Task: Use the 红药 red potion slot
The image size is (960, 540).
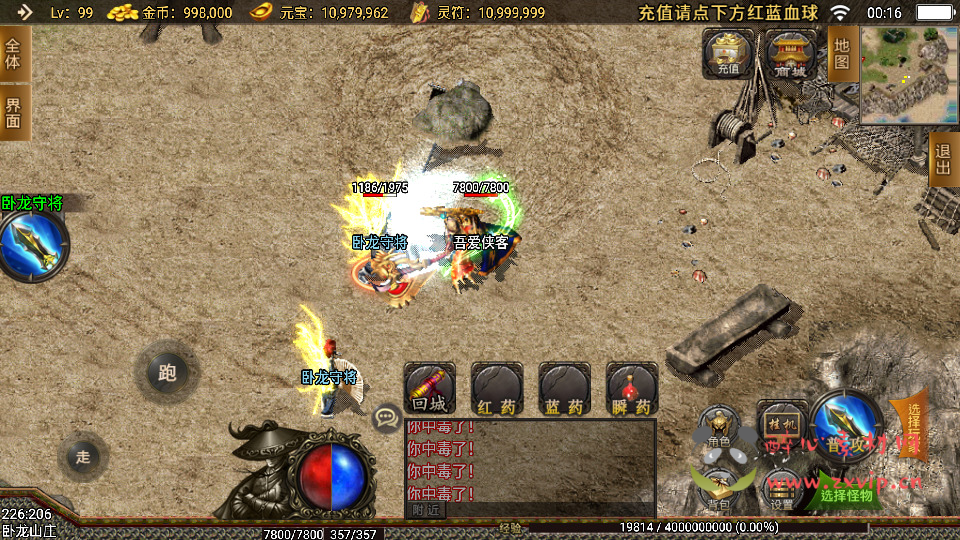Action: (x=497, y=389)
